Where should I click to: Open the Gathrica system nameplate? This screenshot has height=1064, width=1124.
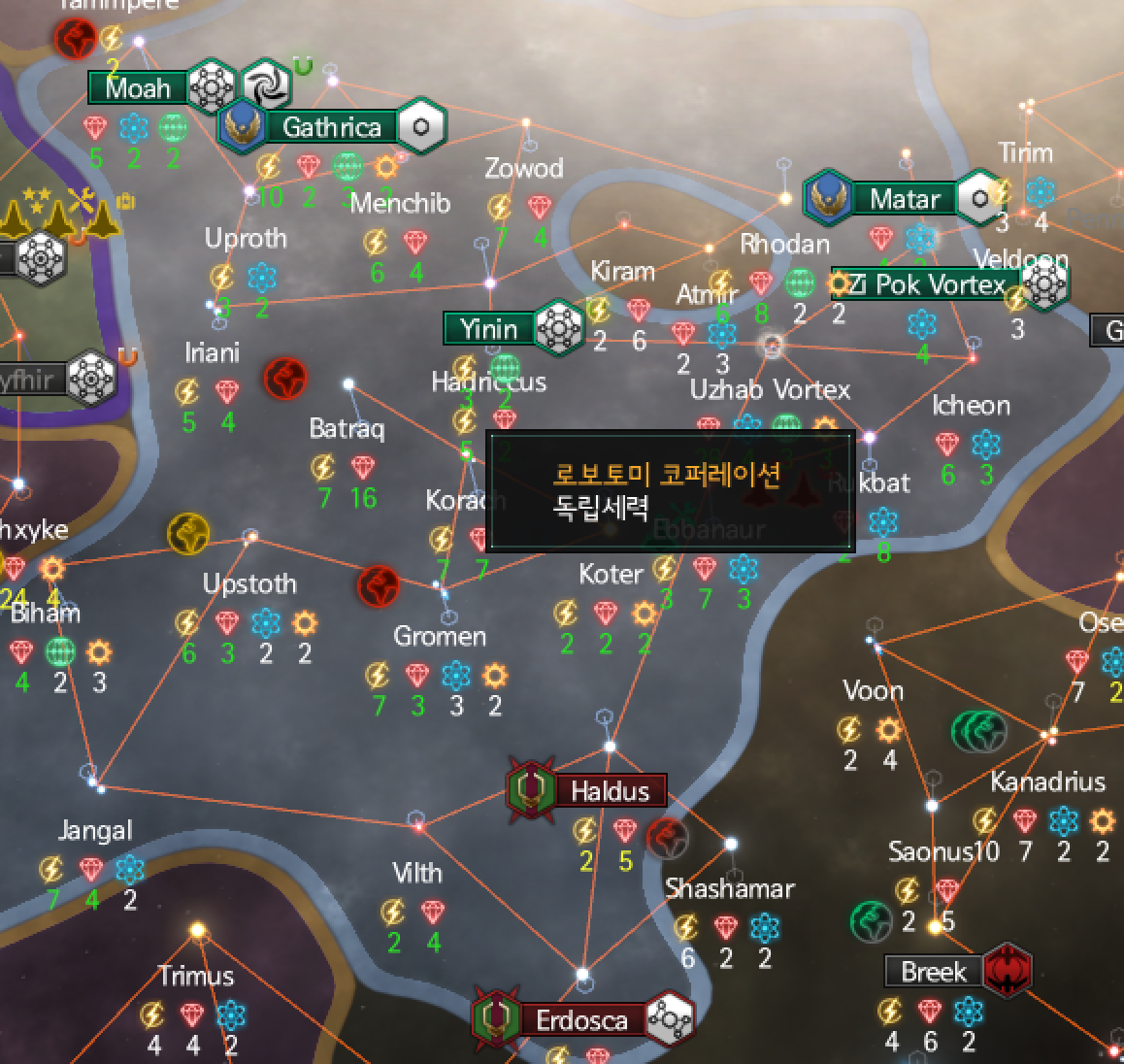pos(331,126)
